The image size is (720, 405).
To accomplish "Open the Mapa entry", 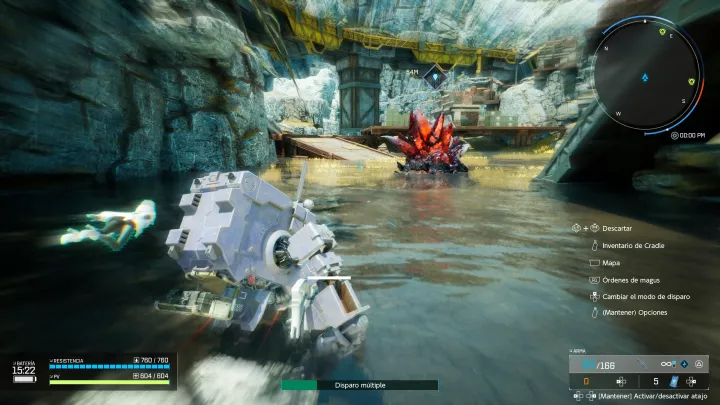I will point(611,262).
